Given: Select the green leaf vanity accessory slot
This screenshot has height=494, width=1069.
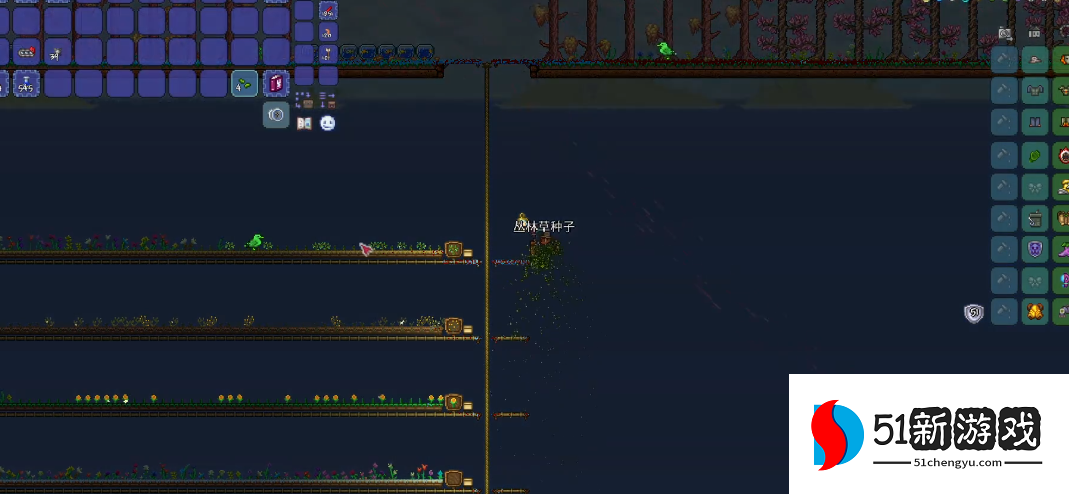Looking at the screenshot, I should tap(1035, 155).
